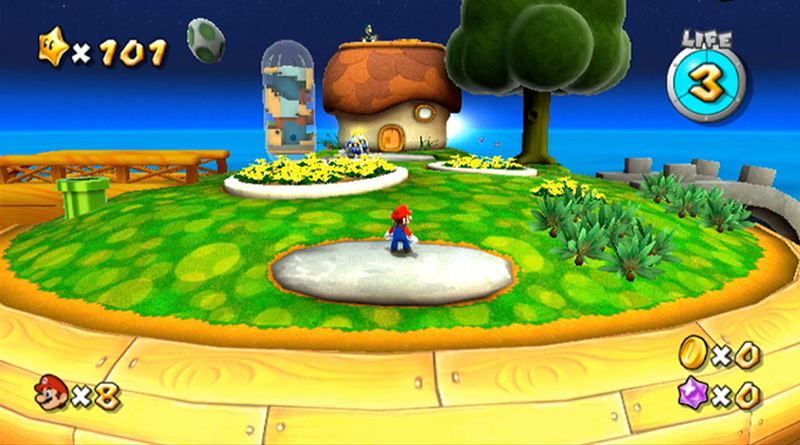Click the gold coin icon
Image resolution: width=800 pixels, height=445 pixels.
tap(692, 352)
